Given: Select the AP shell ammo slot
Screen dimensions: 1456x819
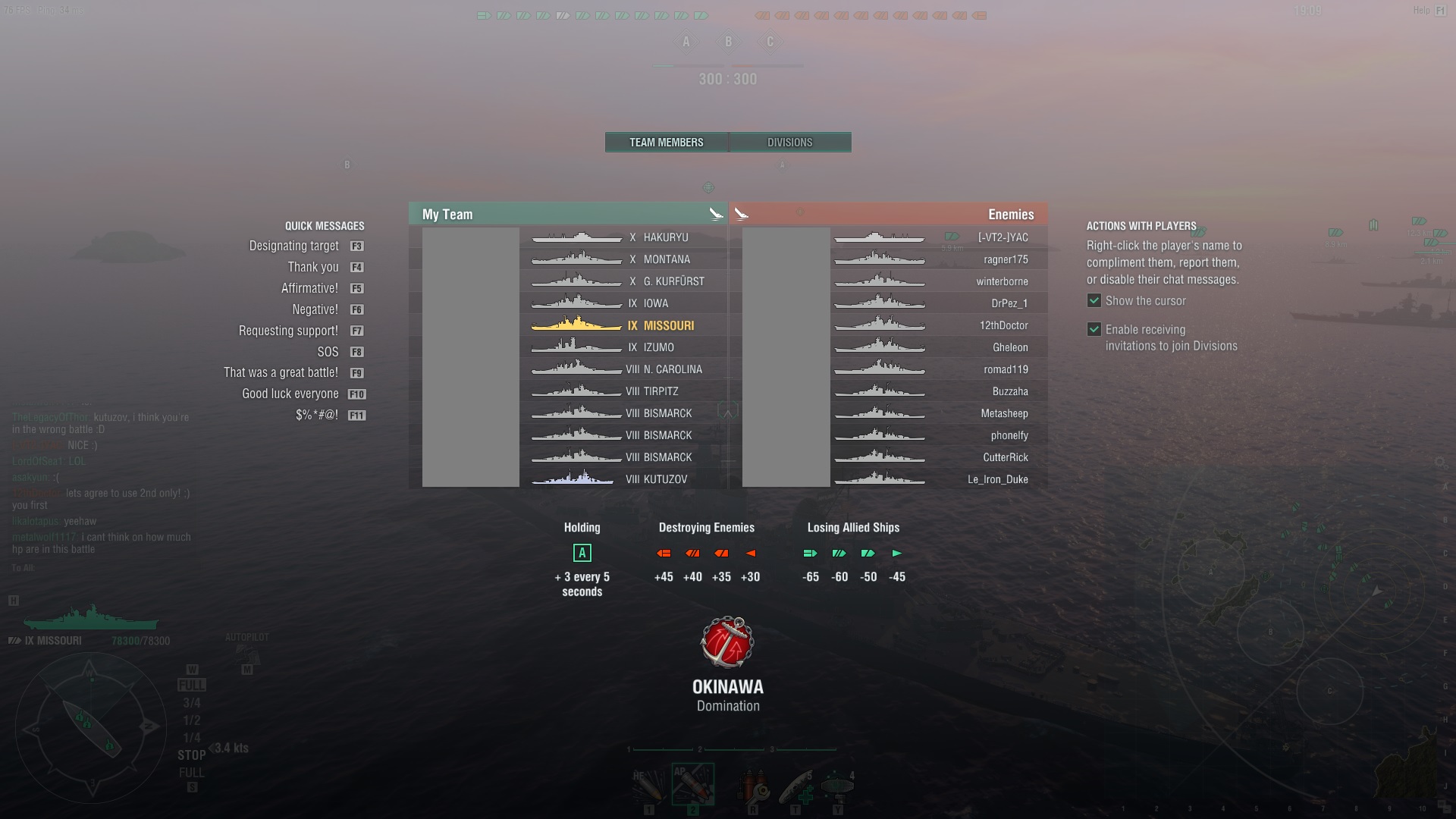Looking at the screenshot, I should pyautogui.click(x=692, y=784).
